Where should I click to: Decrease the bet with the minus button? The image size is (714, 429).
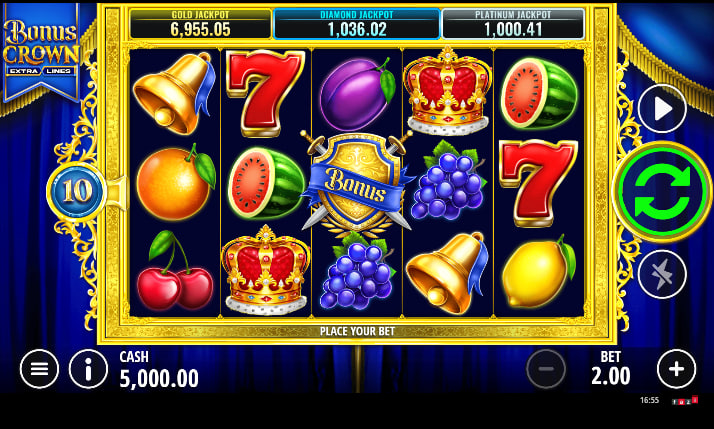click(546, 369)
